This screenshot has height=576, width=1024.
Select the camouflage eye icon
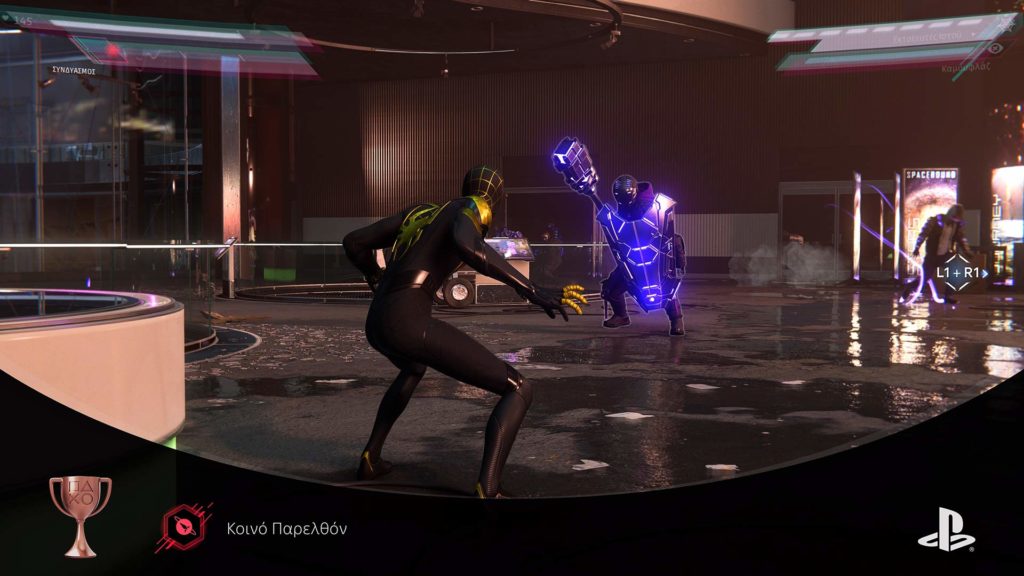[x=995, y=47]
